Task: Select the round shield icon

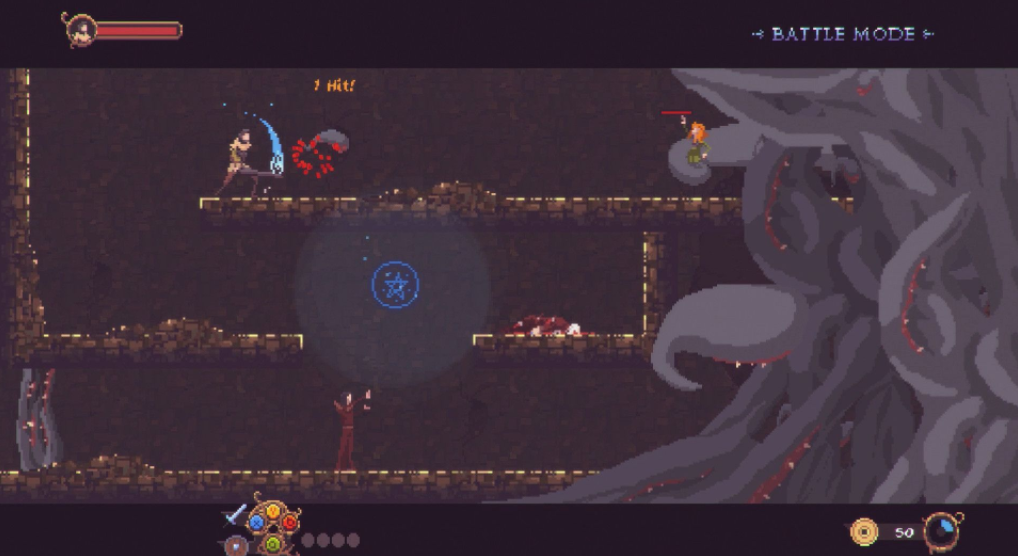Action: click(236, 546)
